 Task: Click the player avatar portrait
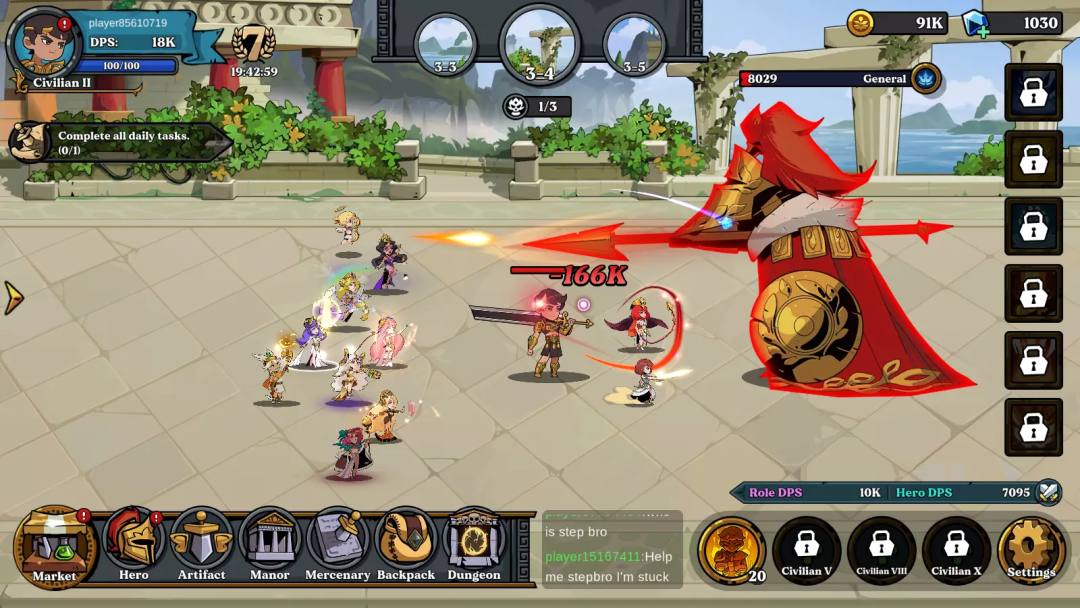click(x=44, y=43)
